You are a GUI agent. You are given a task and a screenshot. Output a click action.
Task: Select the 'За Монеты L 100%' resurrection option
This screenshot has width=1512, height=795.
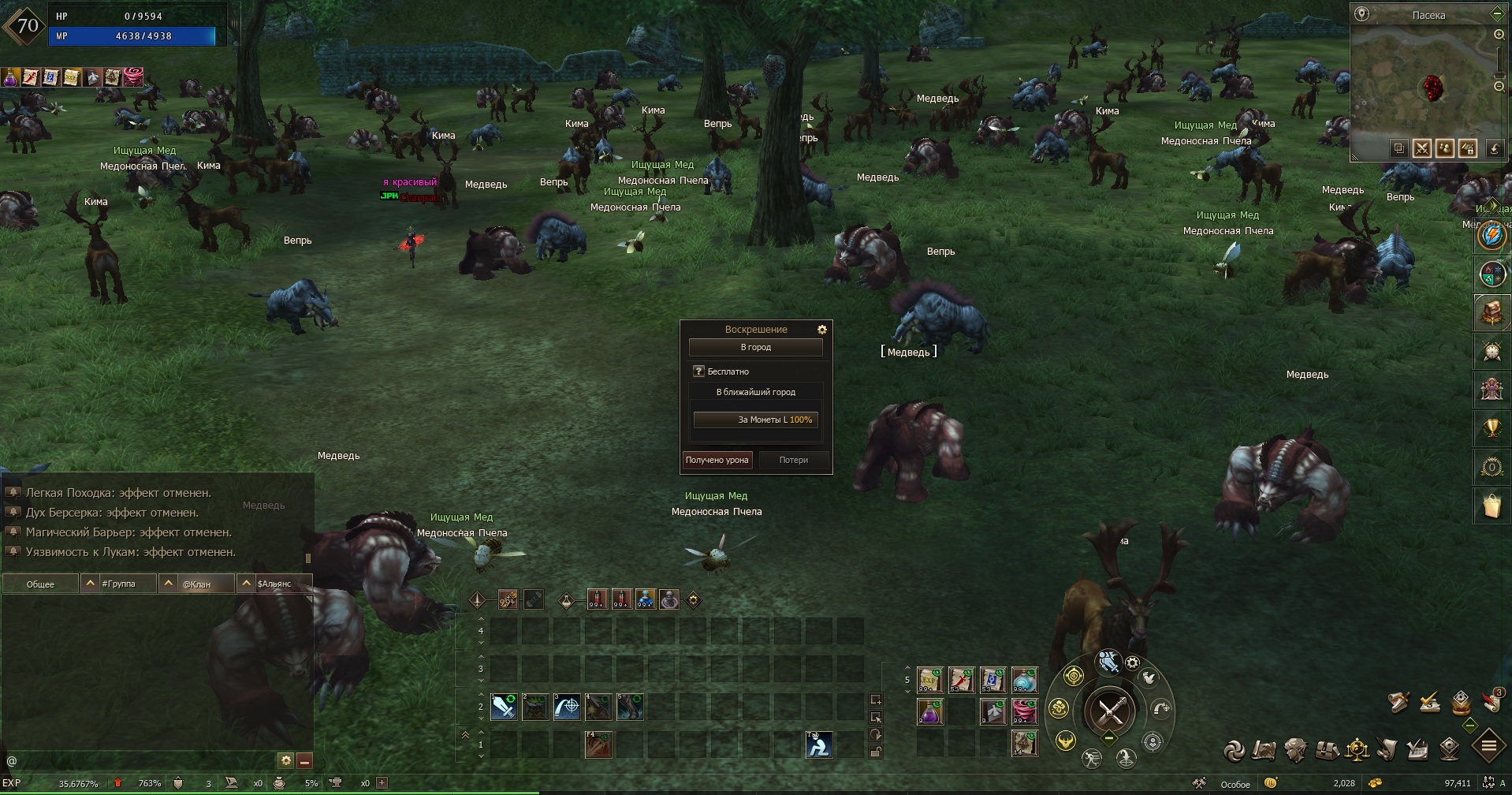tap(755, 420)
